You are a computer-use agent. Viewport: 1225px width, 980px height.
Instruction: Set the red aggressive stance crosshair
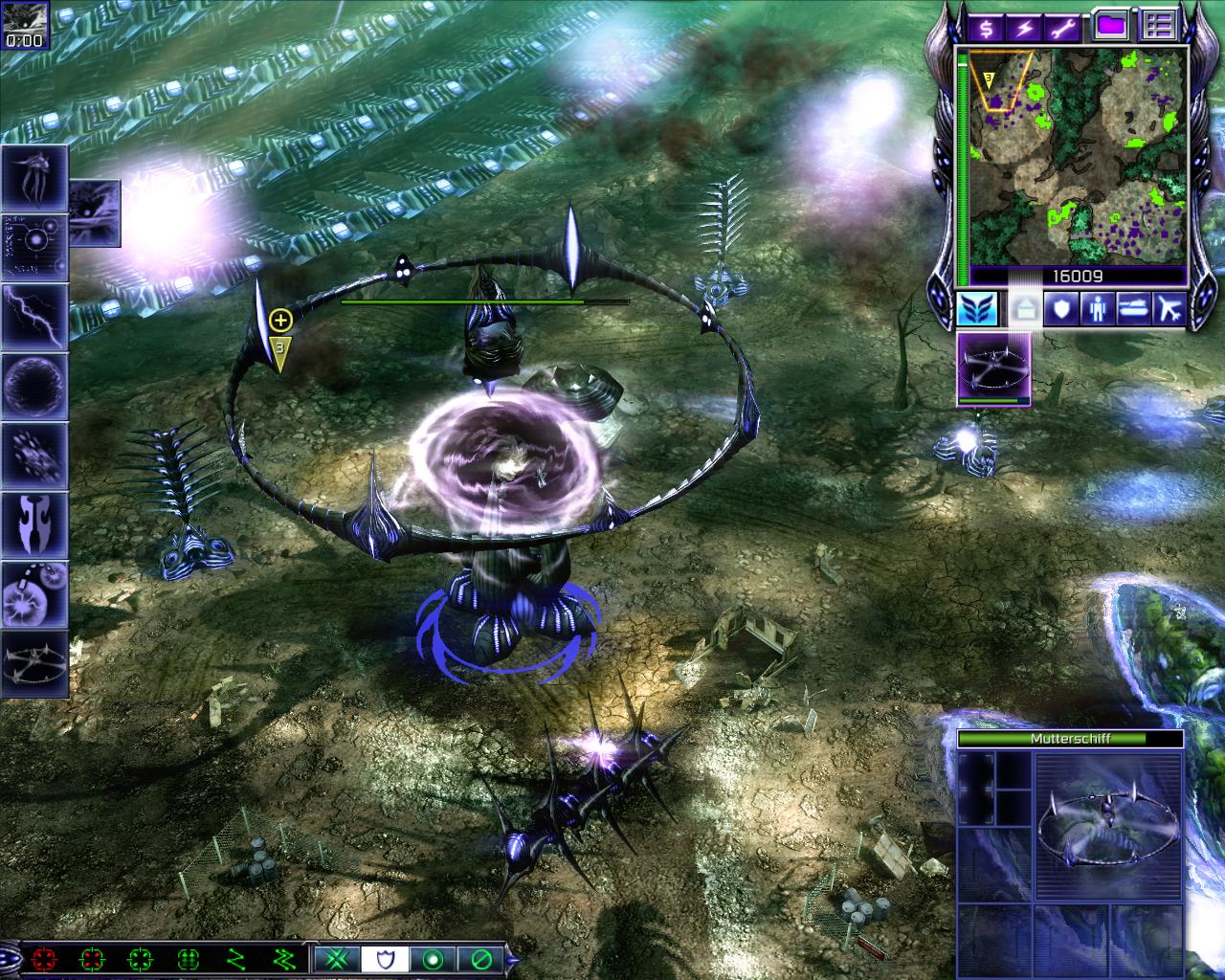tap(43, 958)
